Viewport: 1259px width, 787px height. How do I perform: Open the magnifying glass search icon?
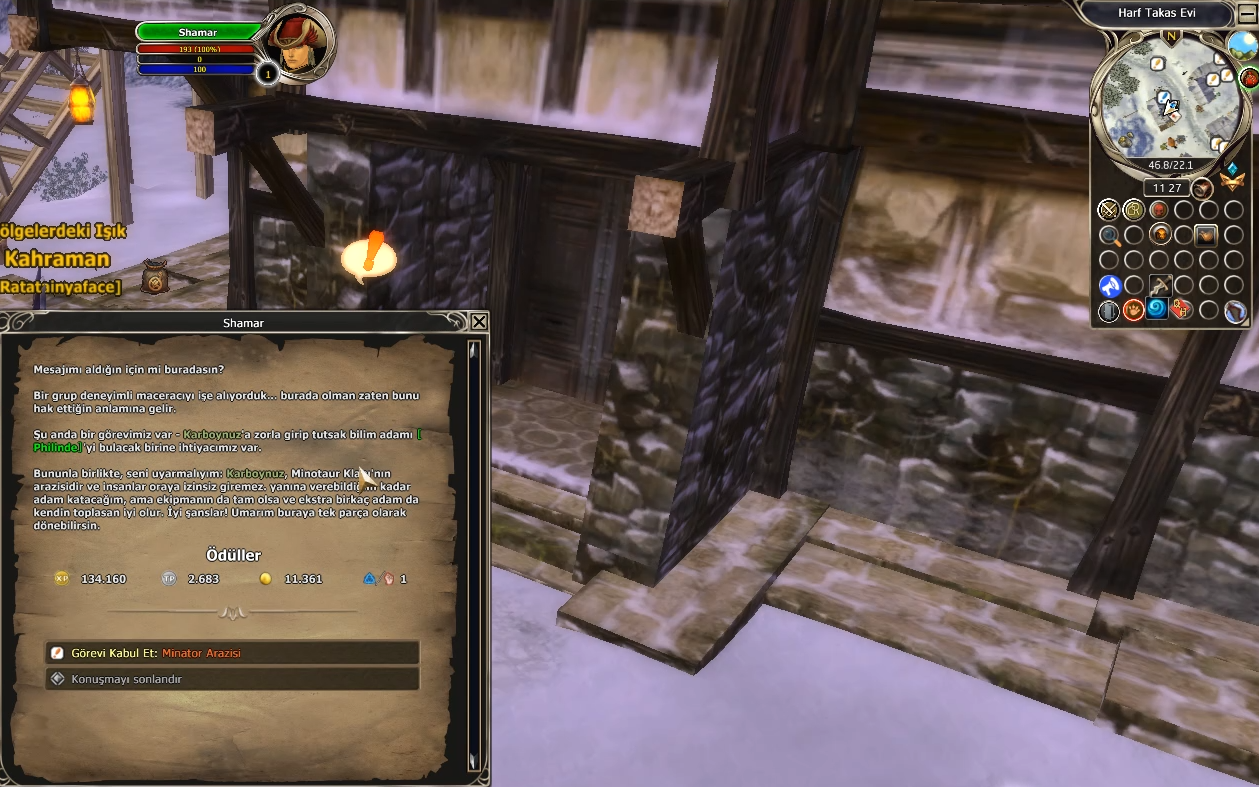click(1109, 236)
